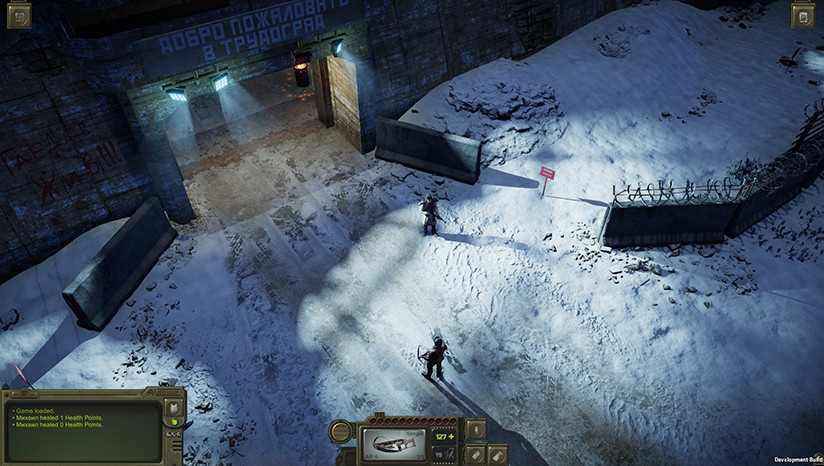This screenshot has height=466, width=824.
Task: Use the left of the two bottom quick-slot buttons
Action: pyautogui.click(x=476, y=455)
